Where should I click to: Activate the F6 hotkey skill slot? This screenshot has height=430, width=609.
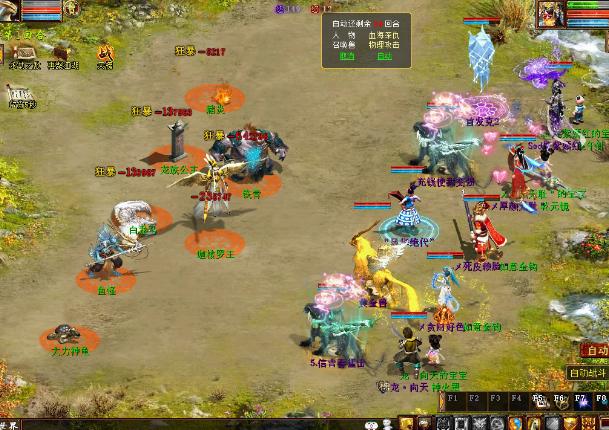pos(560,400)
